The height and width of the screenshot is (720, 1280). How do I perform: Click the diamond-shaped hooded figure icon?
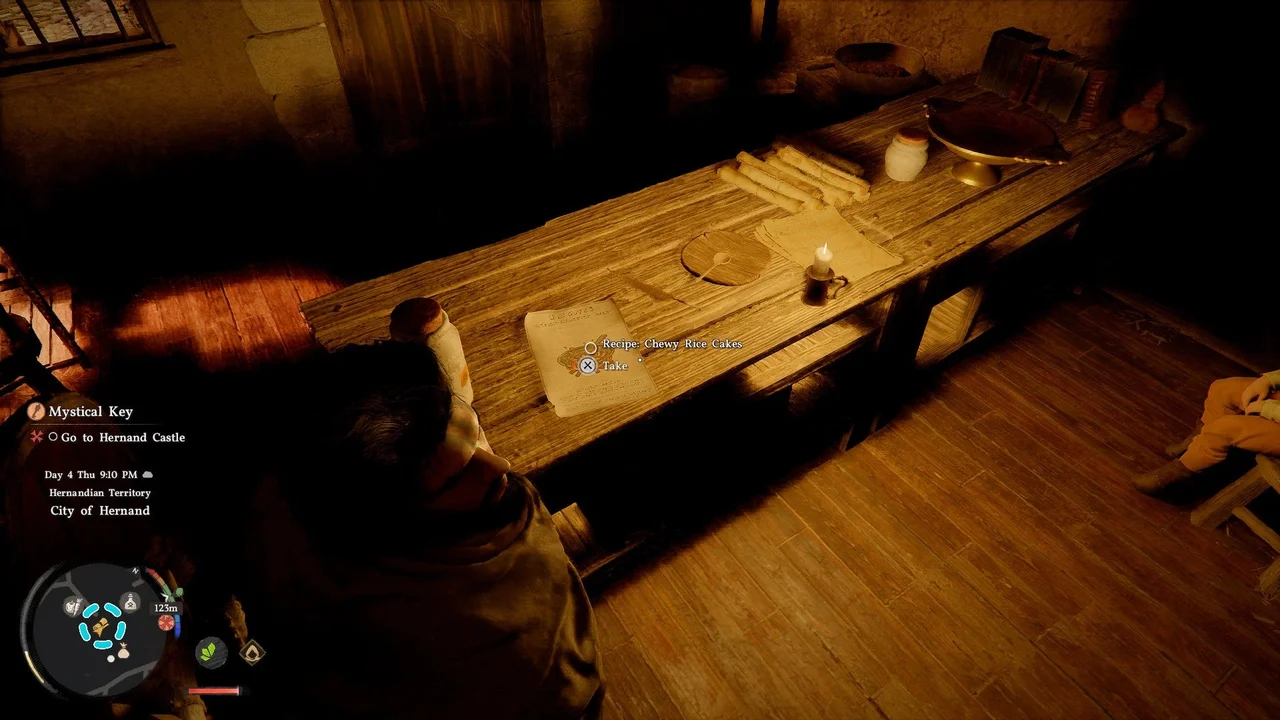[x=252, y=653]
